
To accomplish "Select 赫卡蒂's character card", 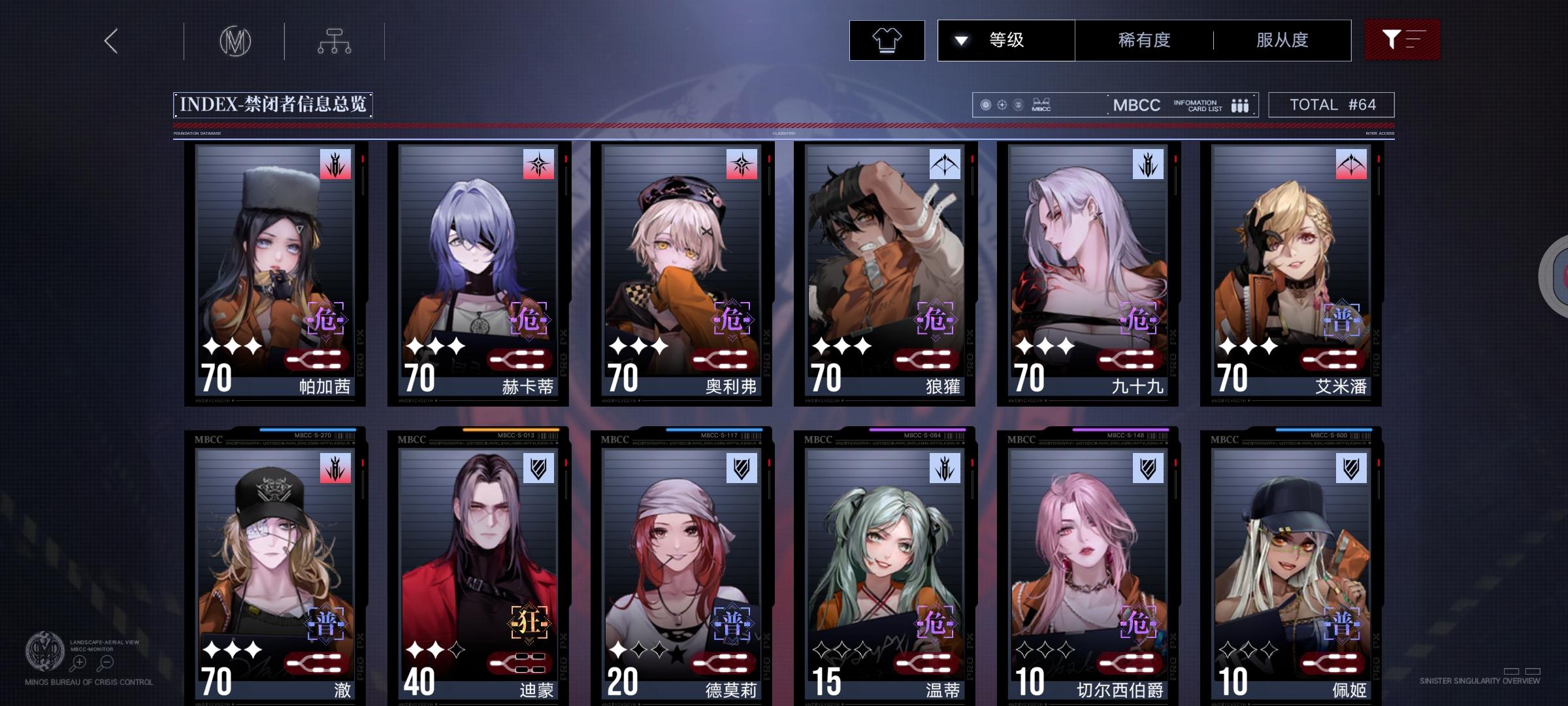I will pos(477,275).
